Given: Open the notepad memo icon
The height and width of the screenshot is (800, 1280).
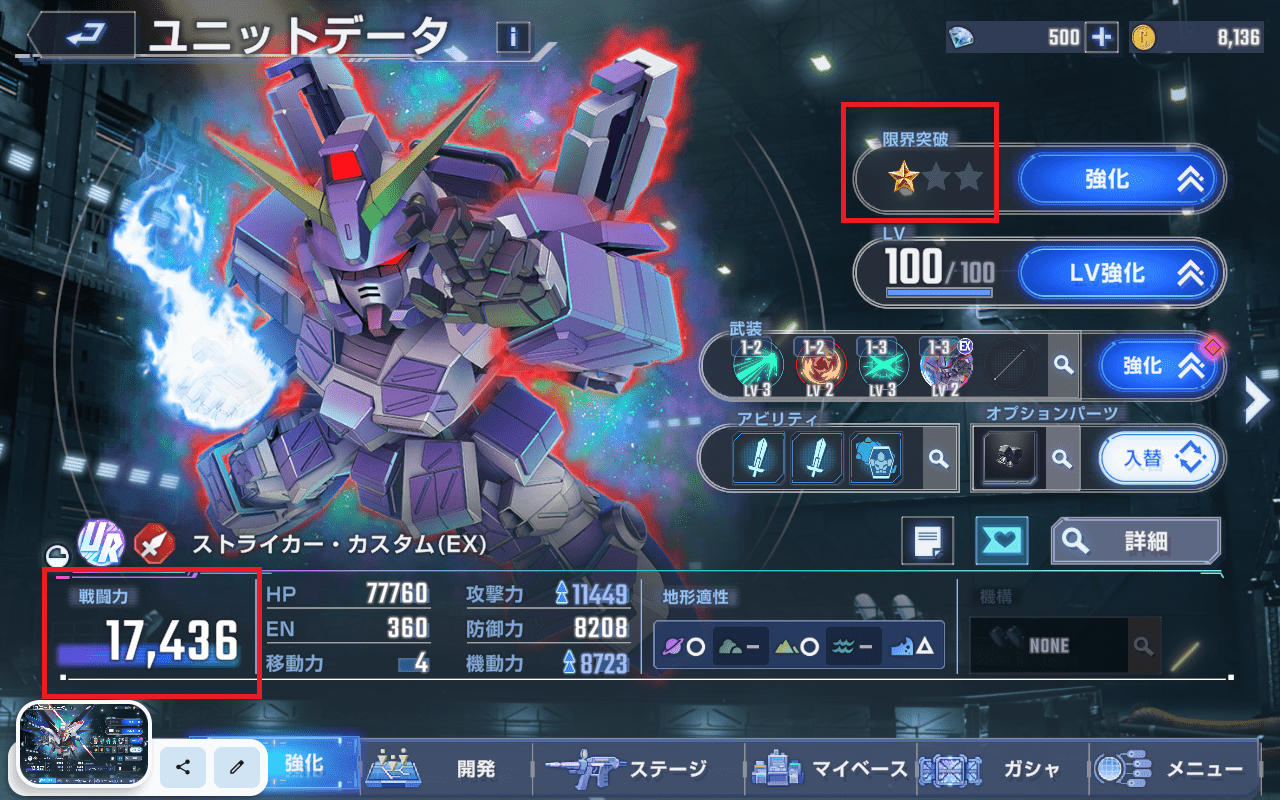Looking at the screenshot, I should (x=927, y=541).
